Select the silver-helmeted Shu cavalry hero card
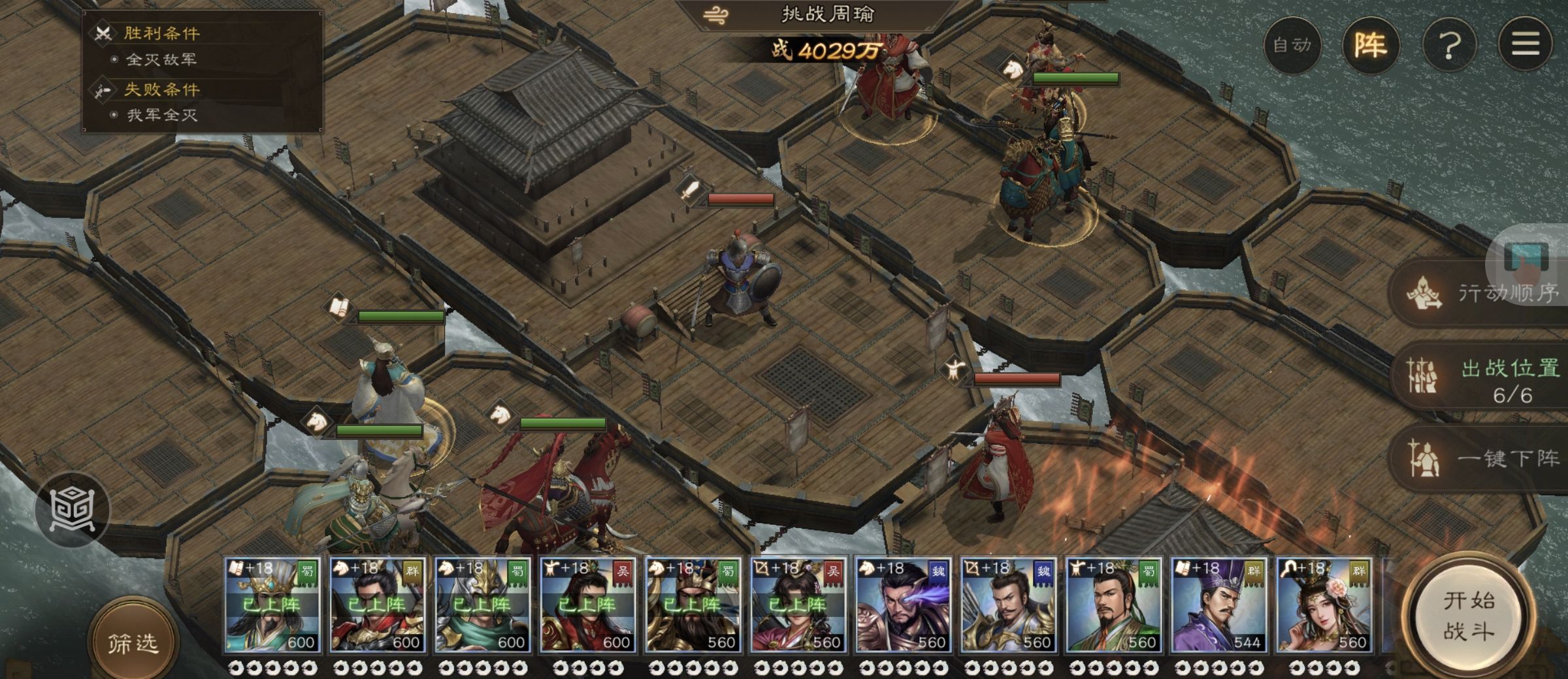1568x679 pixels. (x=482, y=605)
